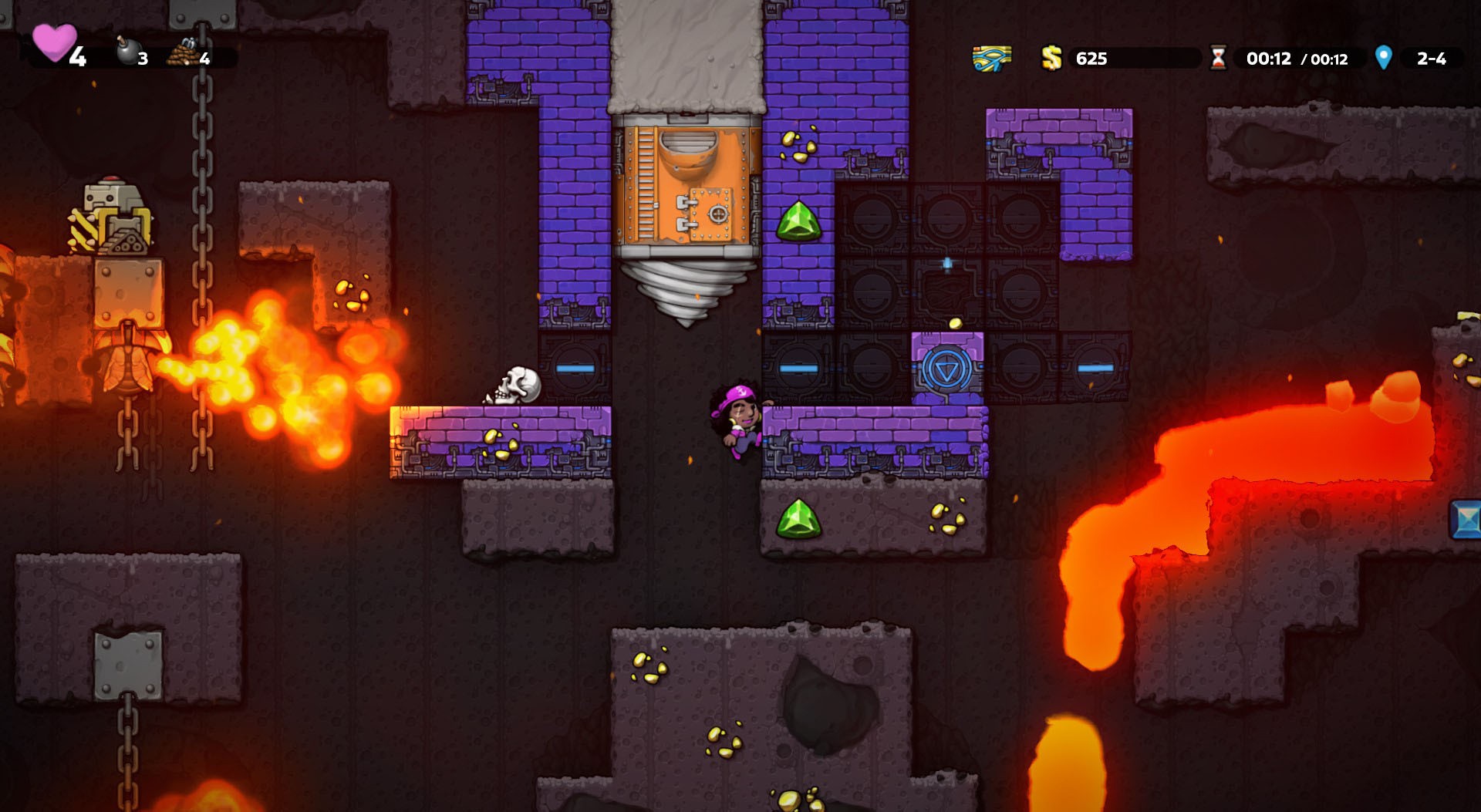This screenshot has height=812, width=1481.
Task: Click the Udjat Eye item icon
Action: (994, 57)
